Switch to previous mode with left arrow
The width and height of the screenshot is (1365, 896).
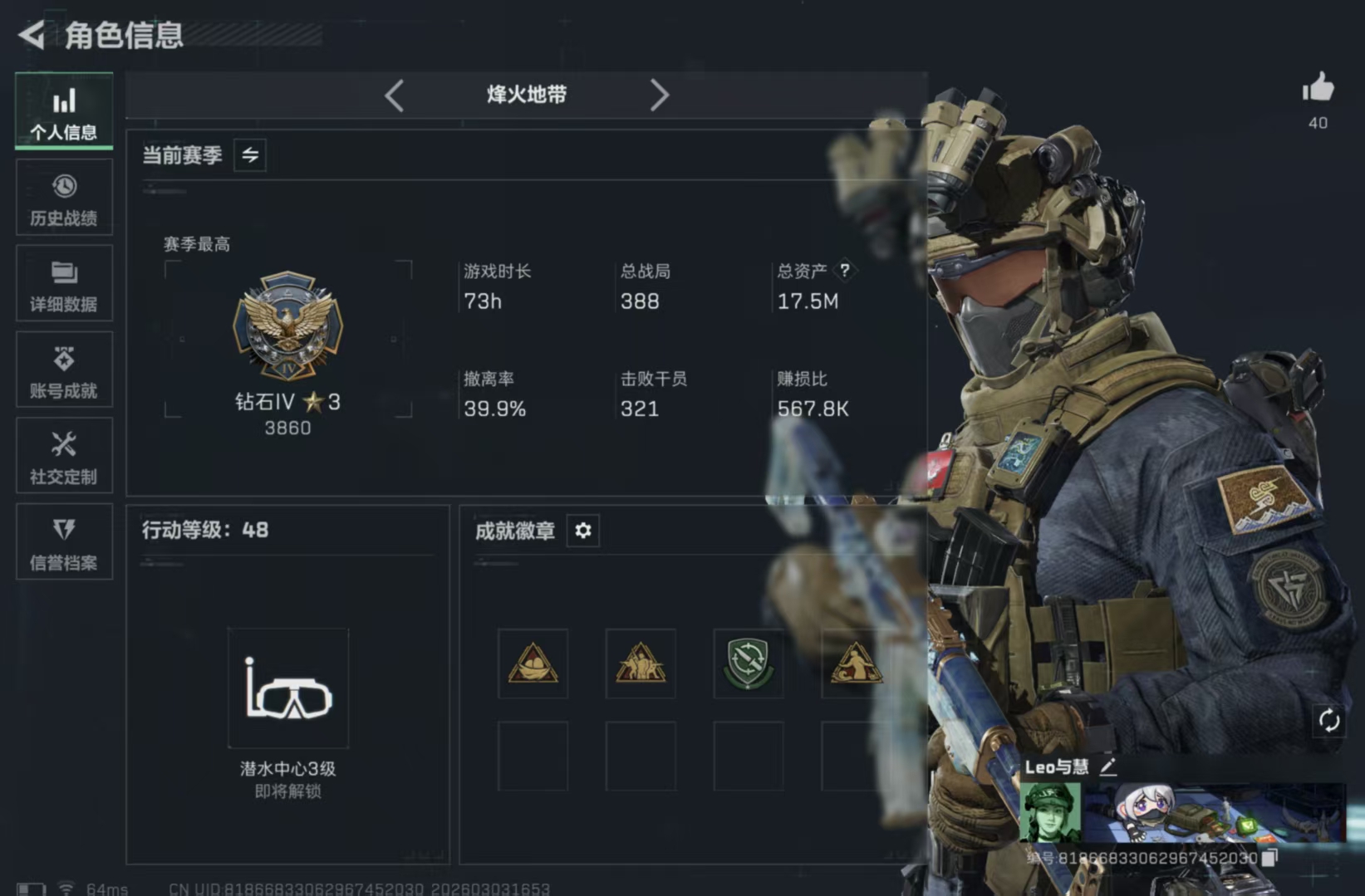(x=395, y=95)
